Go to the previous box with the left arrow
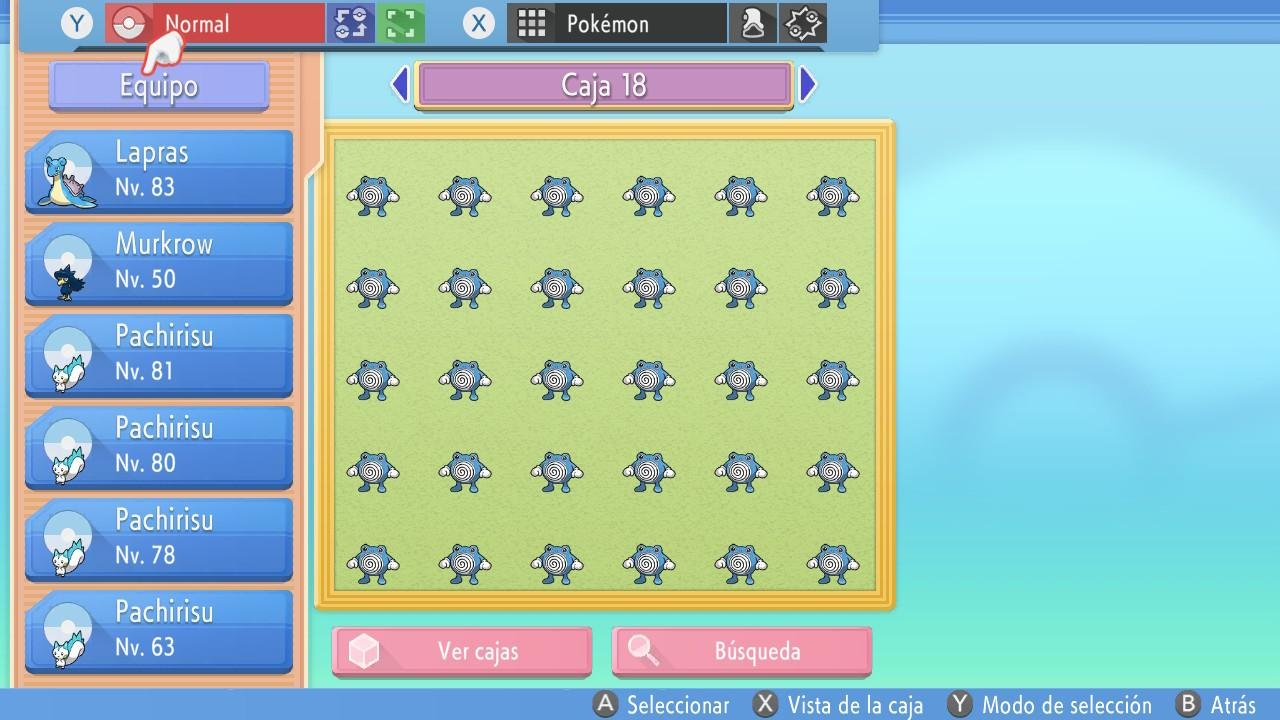1280x720 pixels. 399,84
